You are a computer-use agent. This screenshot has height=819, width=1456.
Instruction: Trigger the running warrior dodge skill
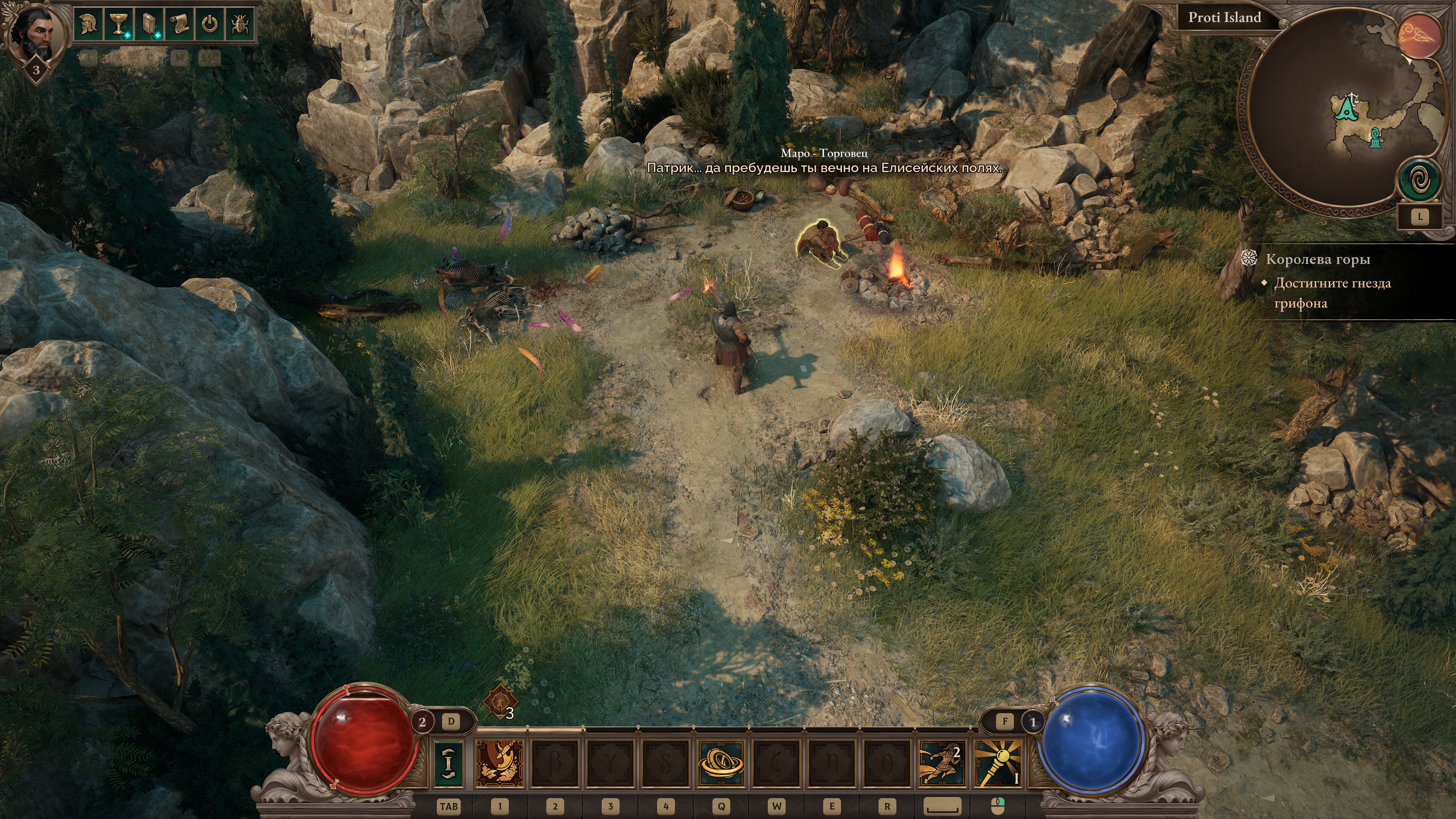pos(941,763)
